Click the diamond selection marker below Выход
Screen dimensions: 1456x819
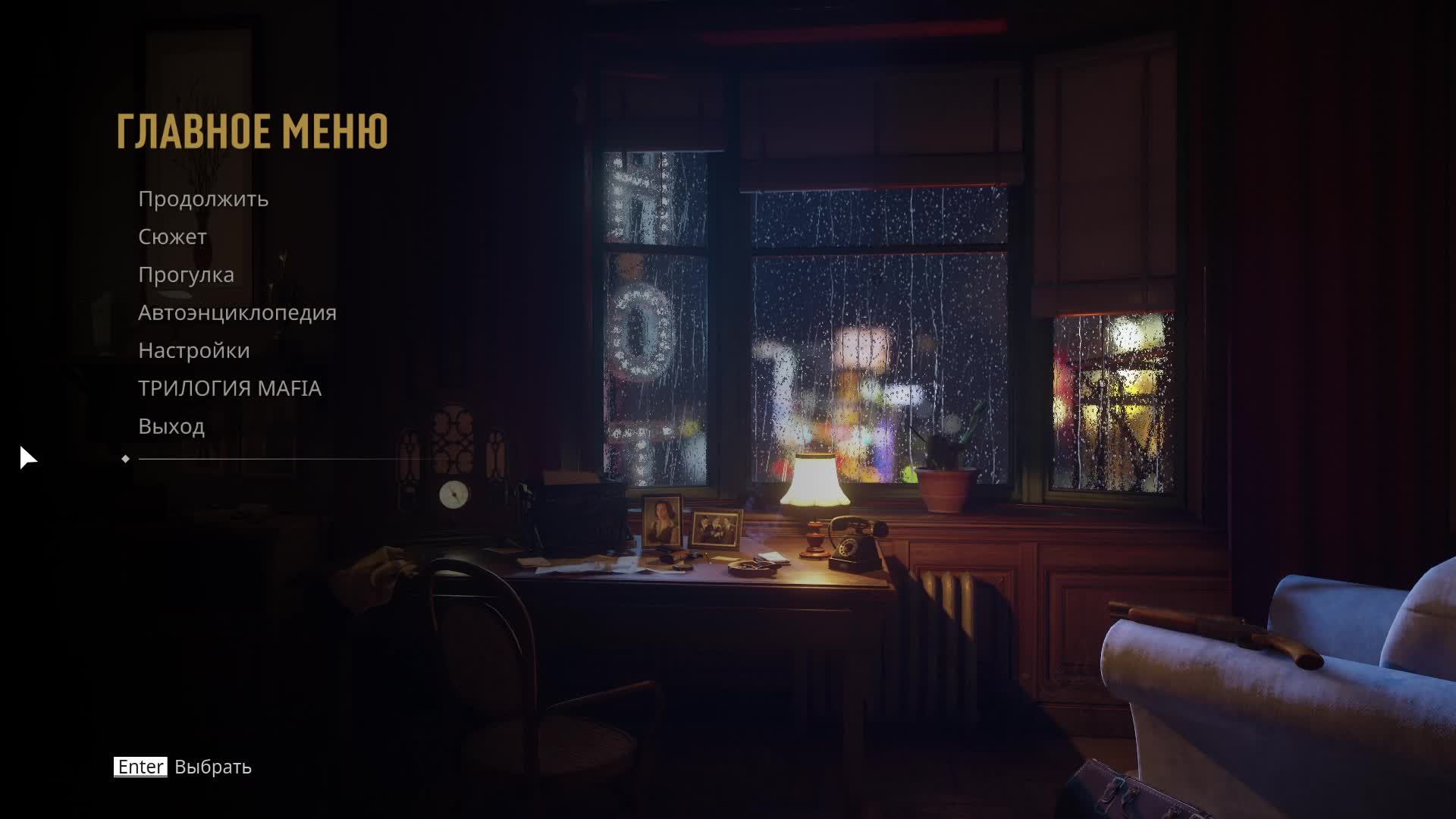(x=126, y=458)
